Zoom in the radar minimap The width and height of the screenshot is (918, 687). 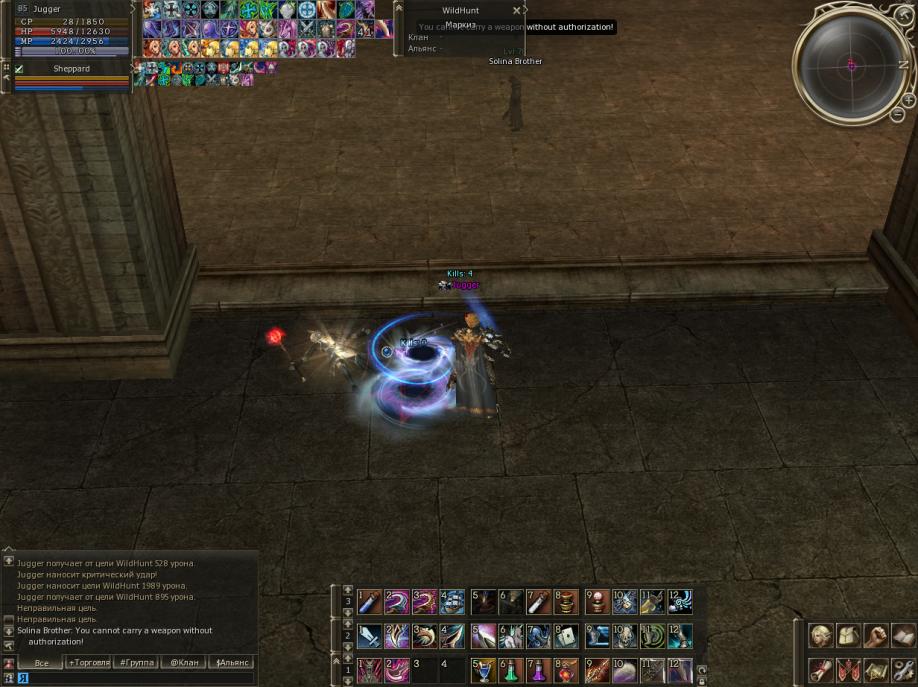pos(909,100)
